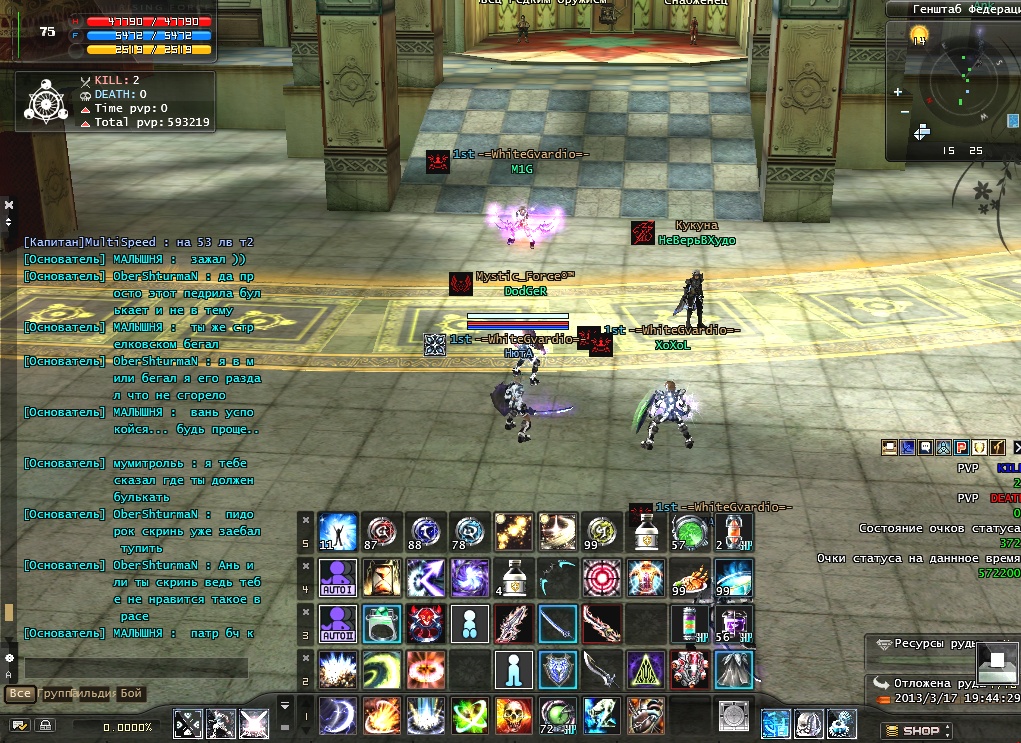Use the red skull skill
The height and width of the screenshot is (743, 1021).
point(514,715)
